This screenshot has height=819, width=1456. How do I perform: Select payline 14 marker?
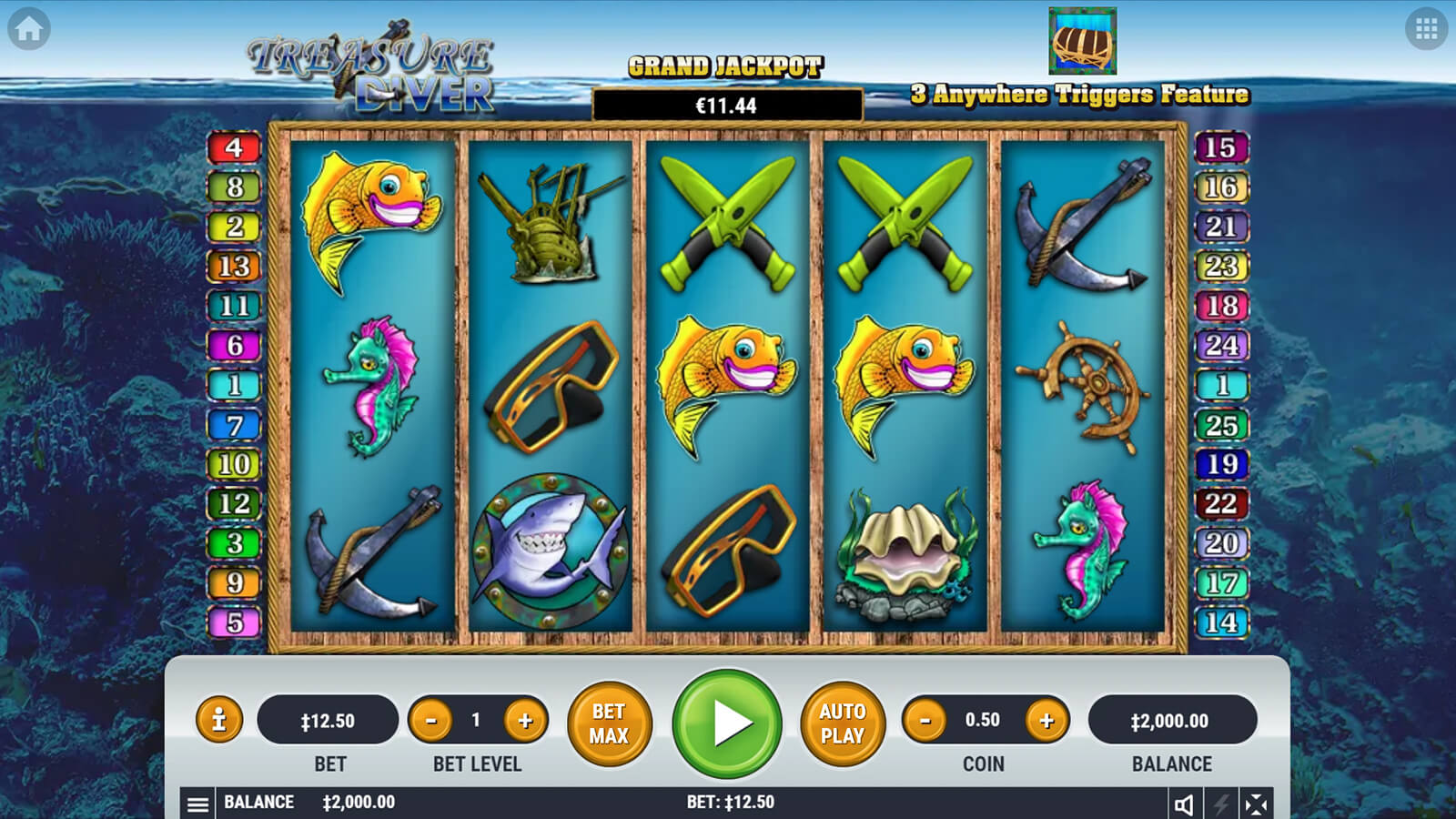click(1220, 622)
